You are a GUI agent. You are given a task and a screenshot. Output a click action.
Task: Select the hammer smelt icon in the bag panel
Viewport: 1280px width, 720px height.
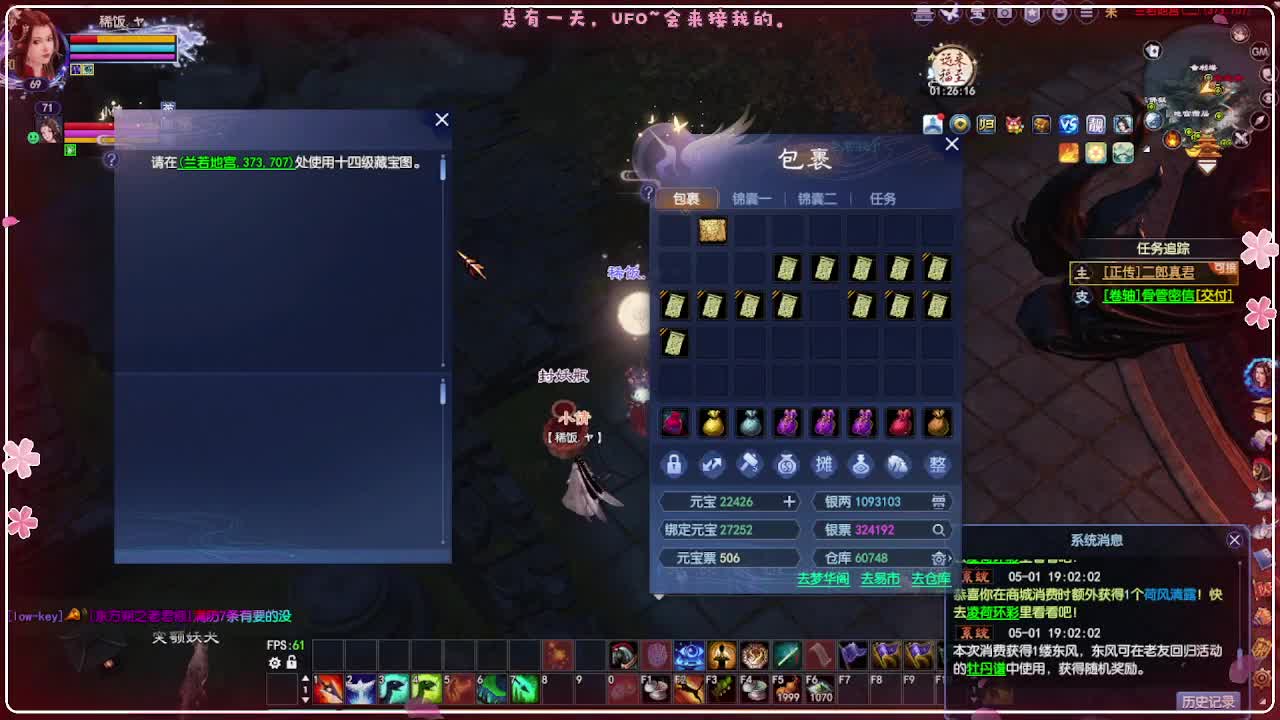pyautogui.click(x=749, y=465)
